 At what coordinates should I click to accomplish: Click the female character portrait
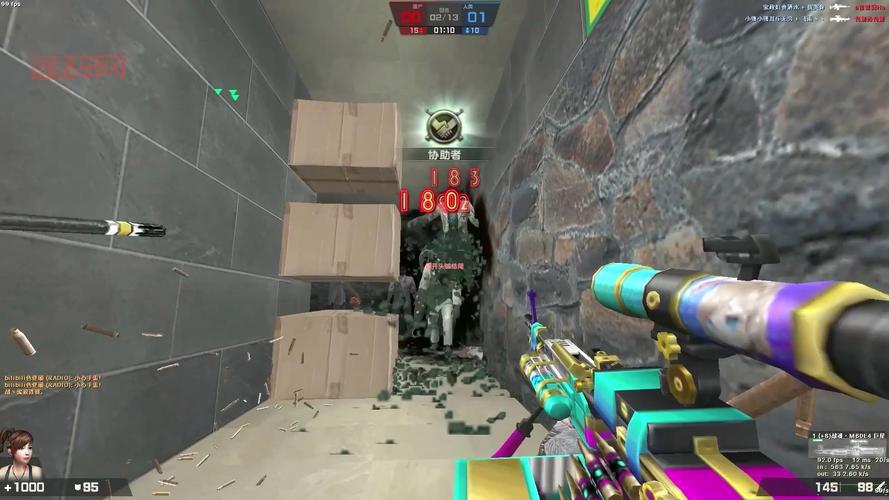click(x=15, y=453)
